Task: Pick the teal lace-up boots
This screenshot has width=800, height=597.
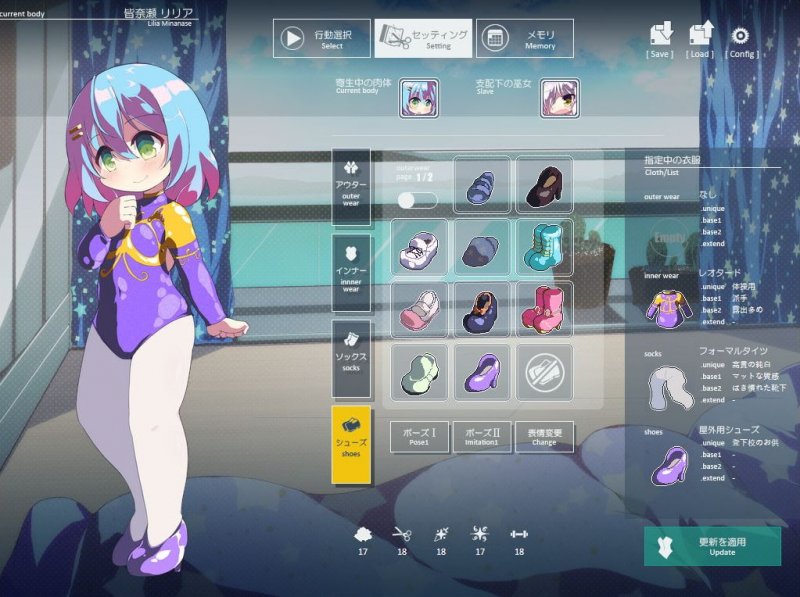Action: 545,247
